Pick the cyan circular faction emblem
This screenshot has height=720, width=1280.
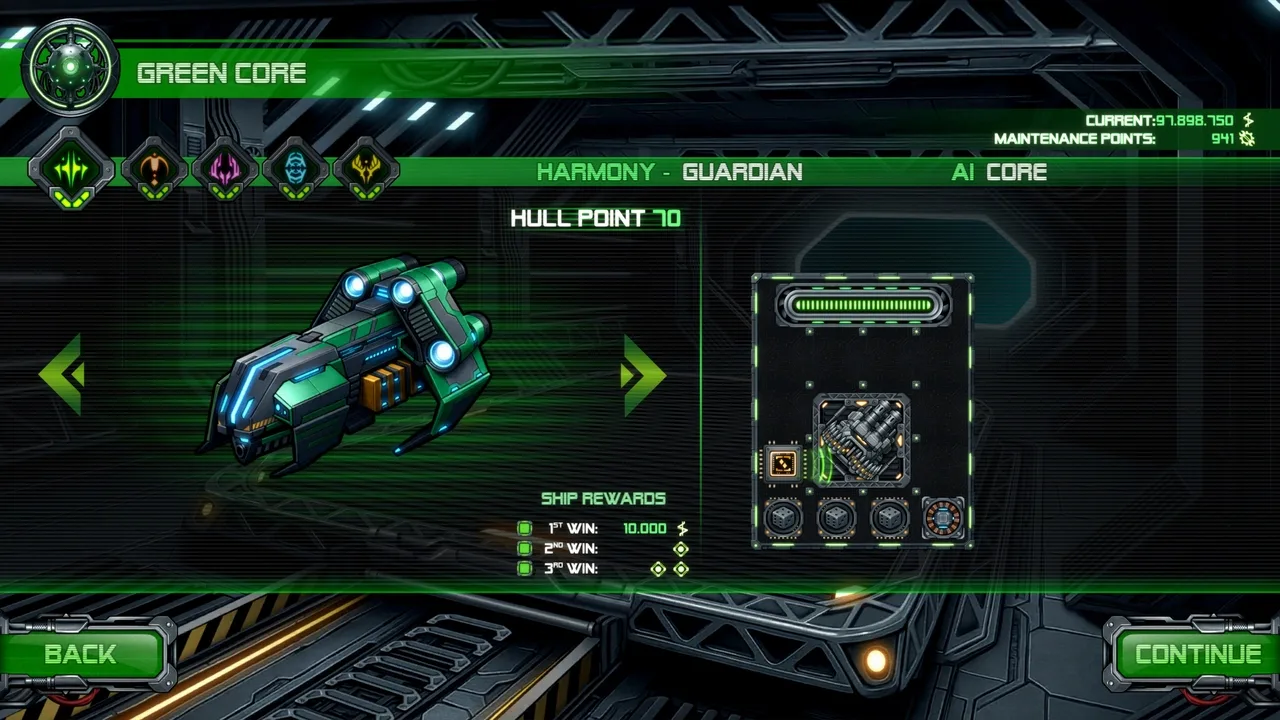pos(296,168)
